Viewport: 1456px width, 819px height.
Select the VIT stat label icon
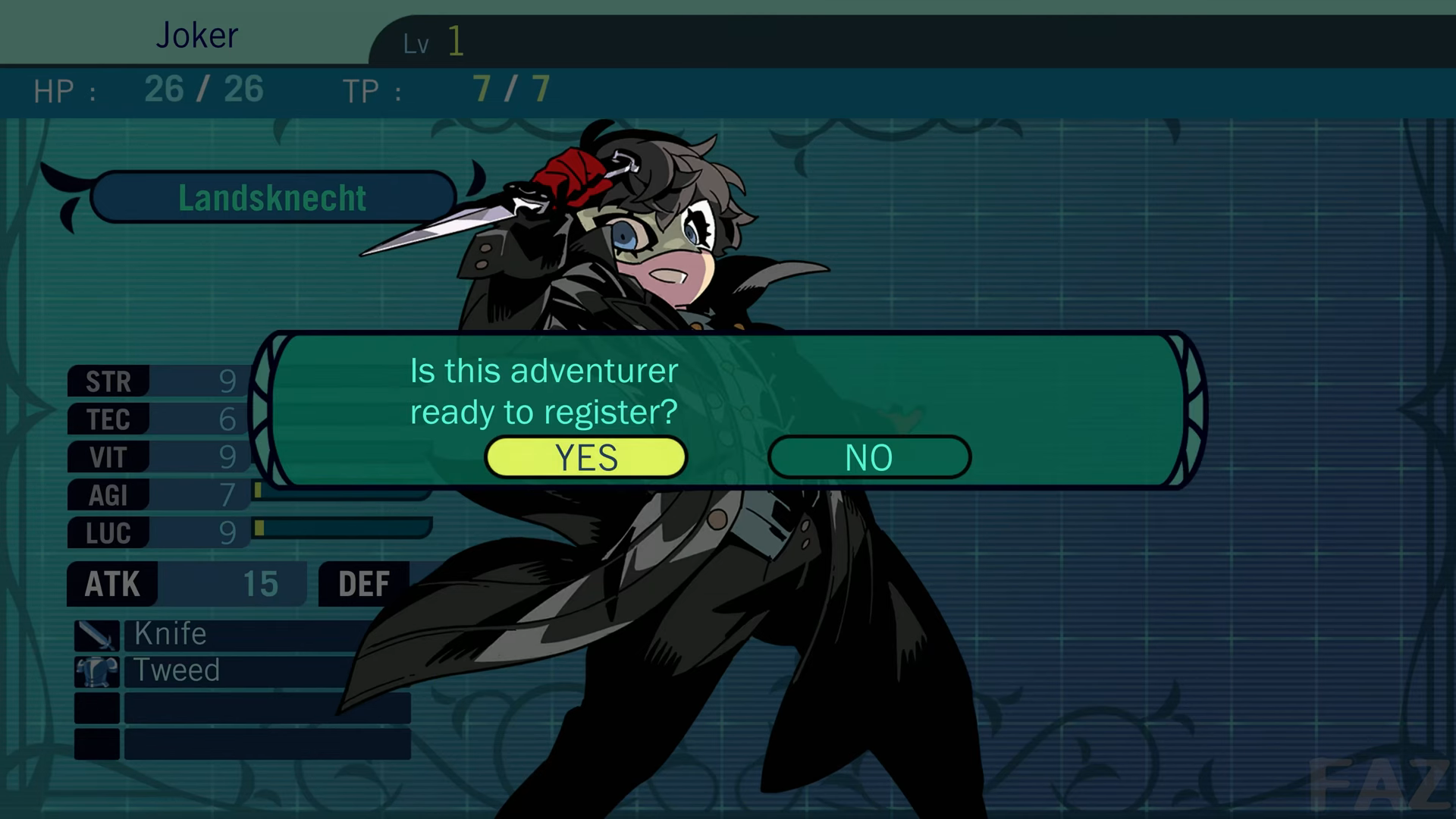pyautogui.click(x=107, y=457)
